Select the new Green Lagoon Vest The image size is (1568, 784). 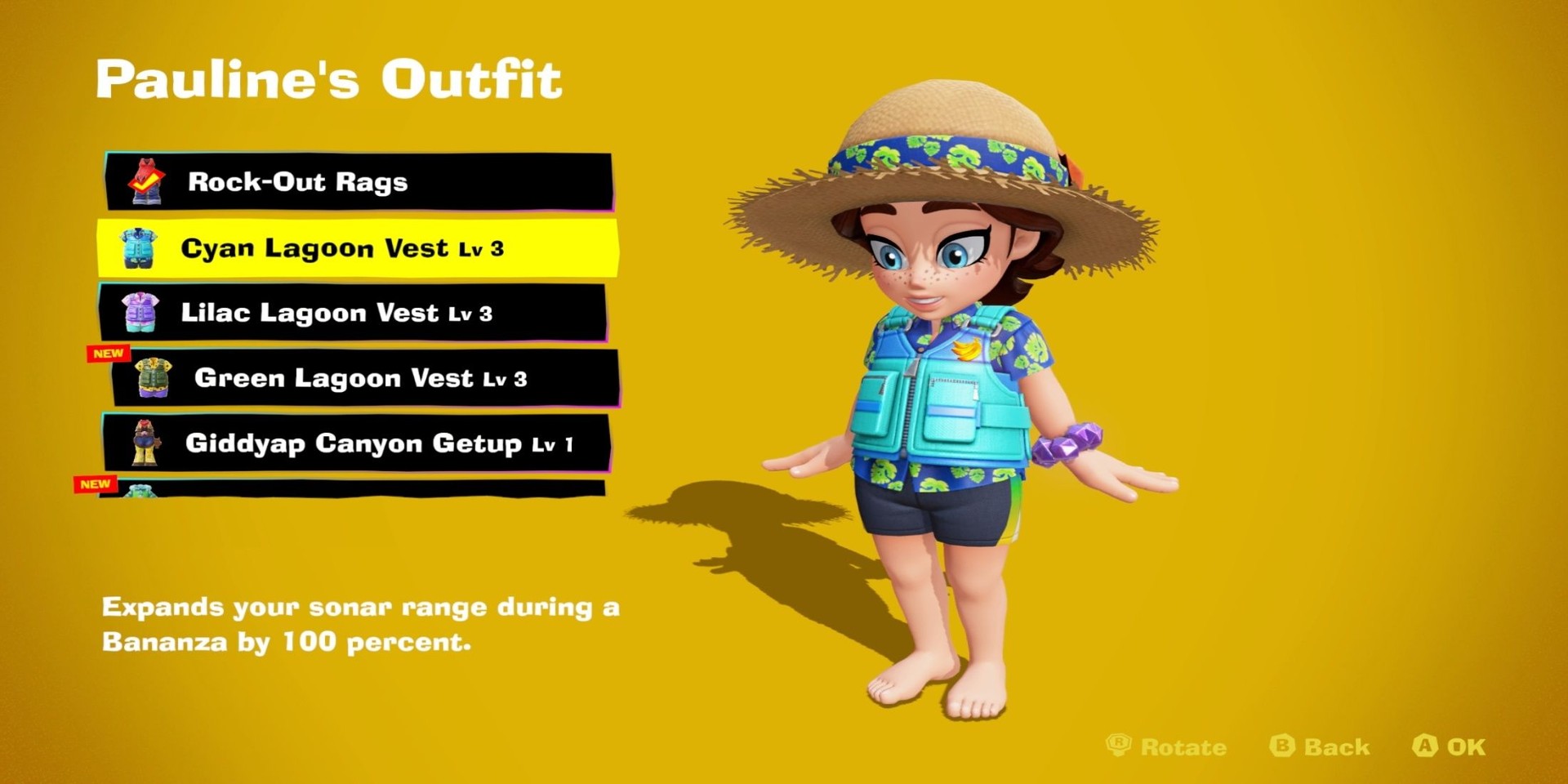point(364,378)
